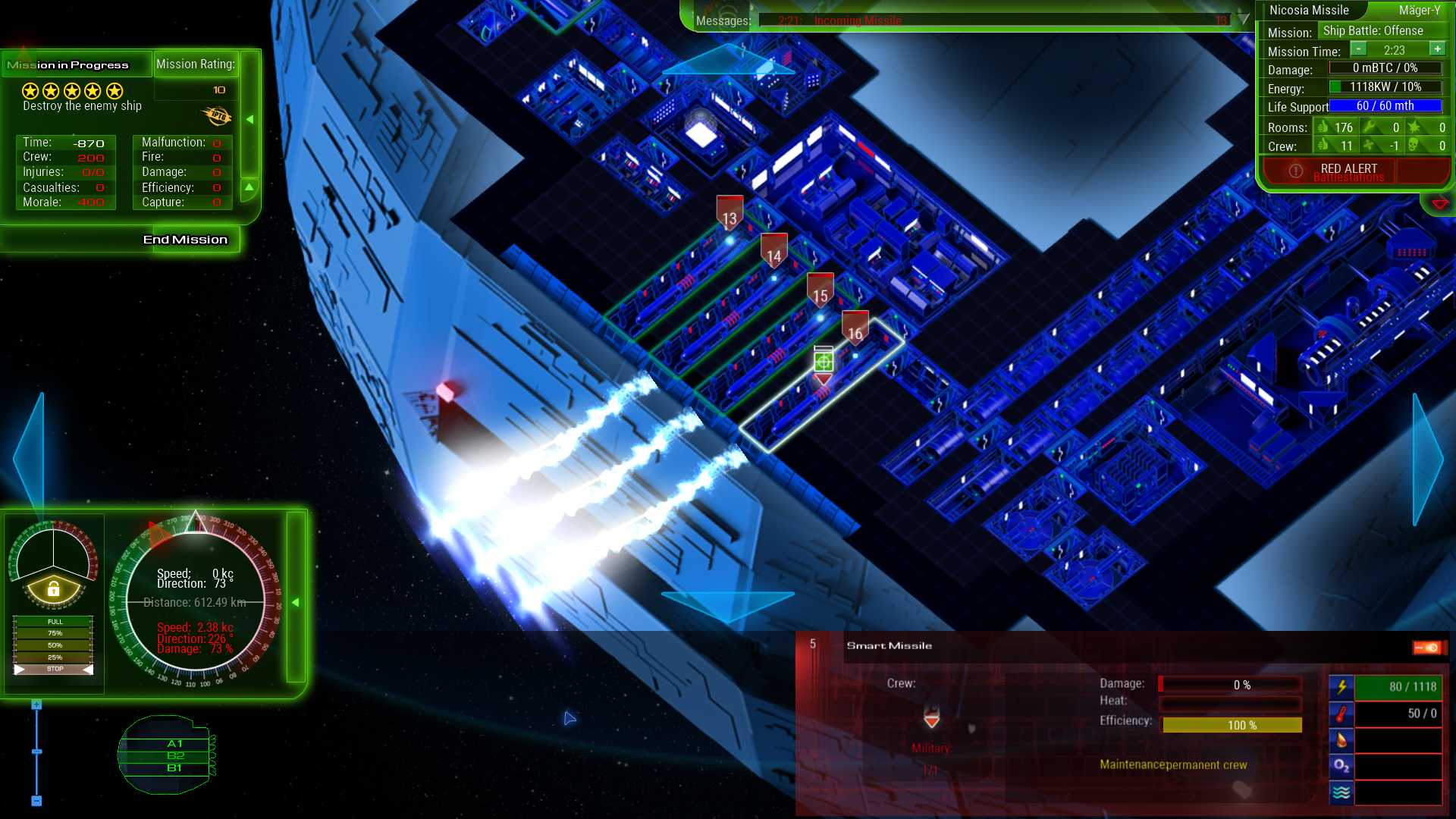Open the Messages dropdown arrow
Screen dimensions: 1456x819
click(1242, 20)
